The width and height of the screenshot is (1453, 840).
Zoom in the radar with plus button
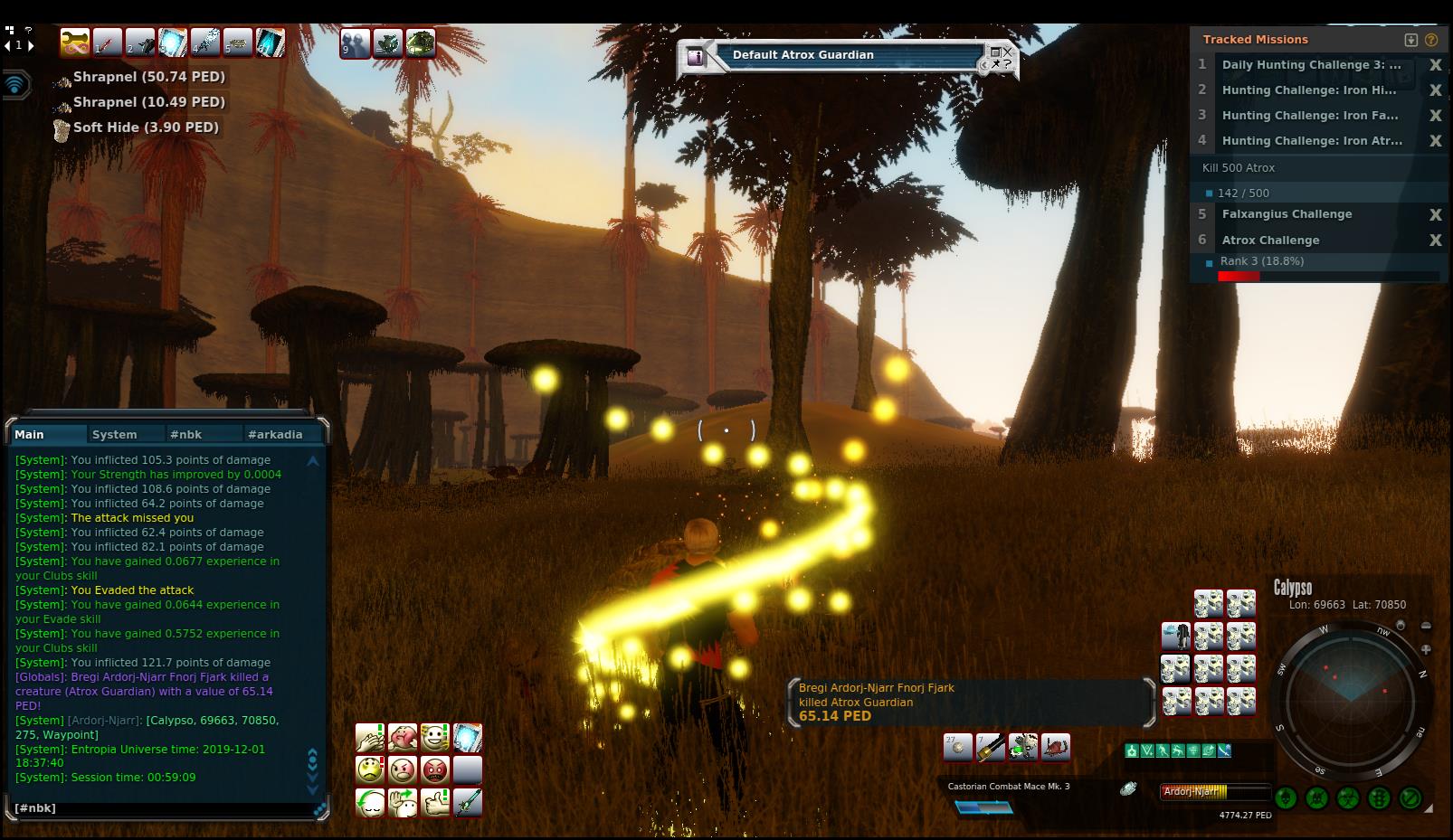pyautogui.click(x=1426, y=649)
